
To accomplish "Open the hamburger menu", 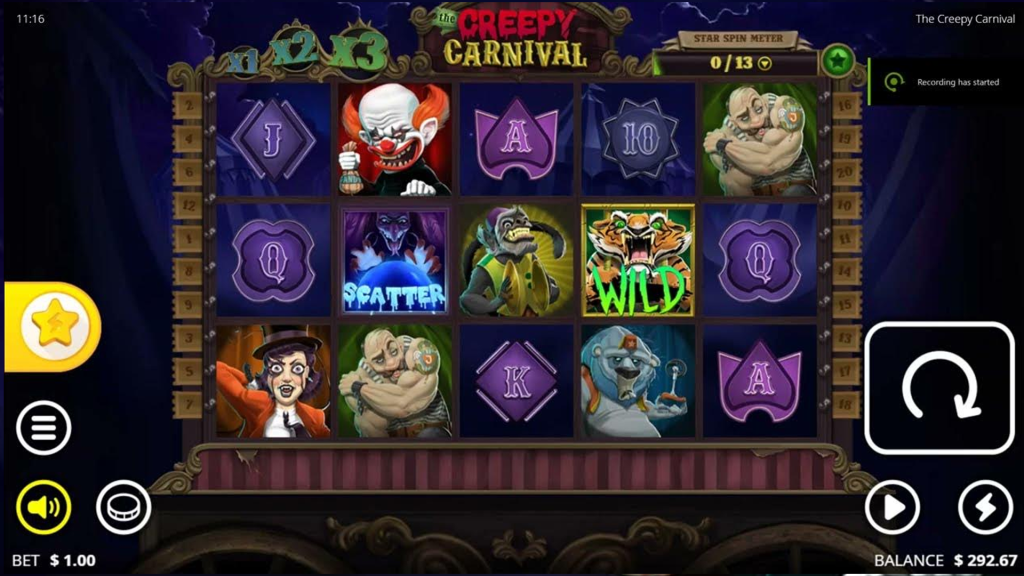I will [44, 428].
